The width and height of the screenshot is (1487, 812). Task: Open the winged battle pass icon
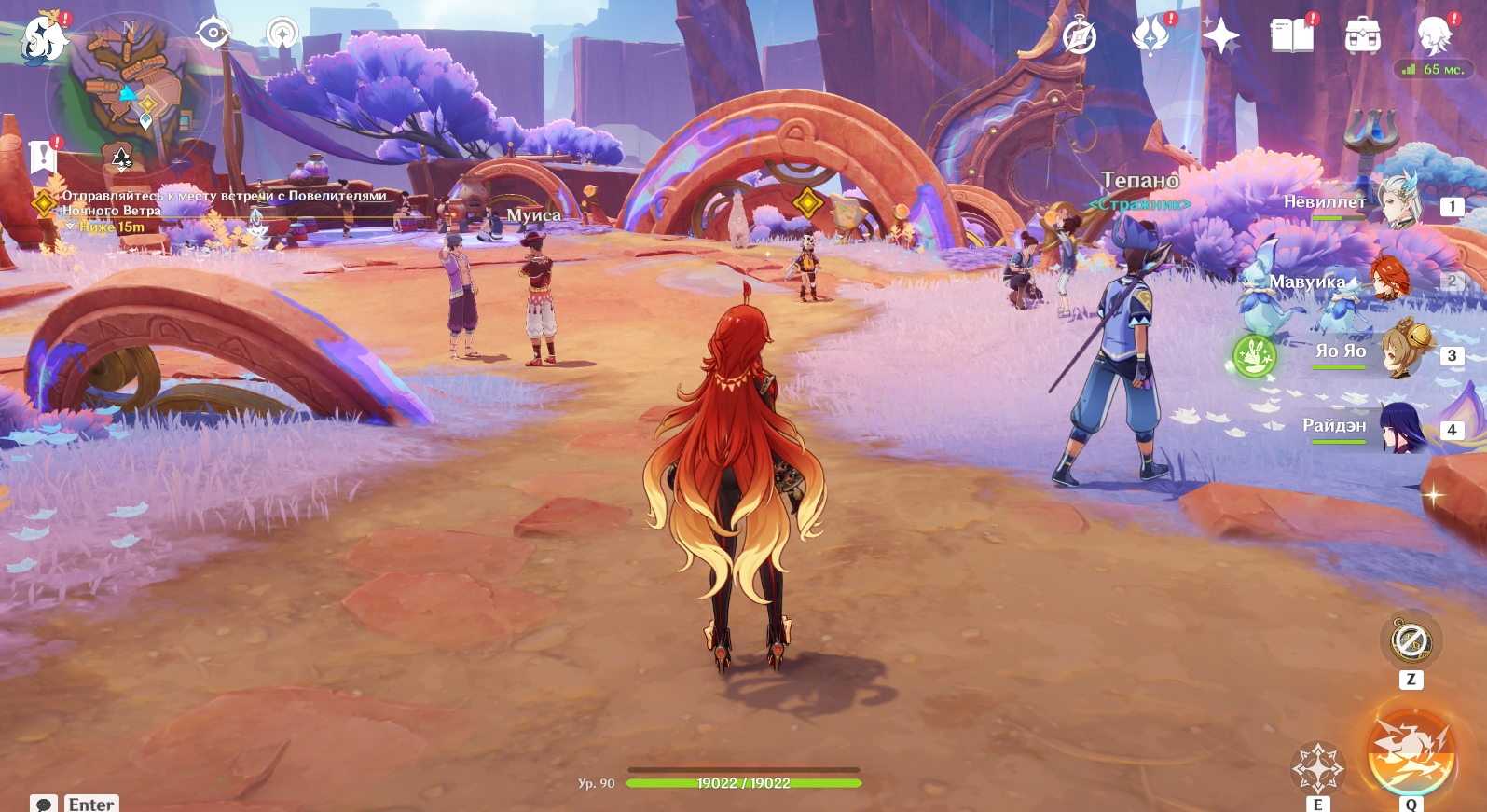1150,37
